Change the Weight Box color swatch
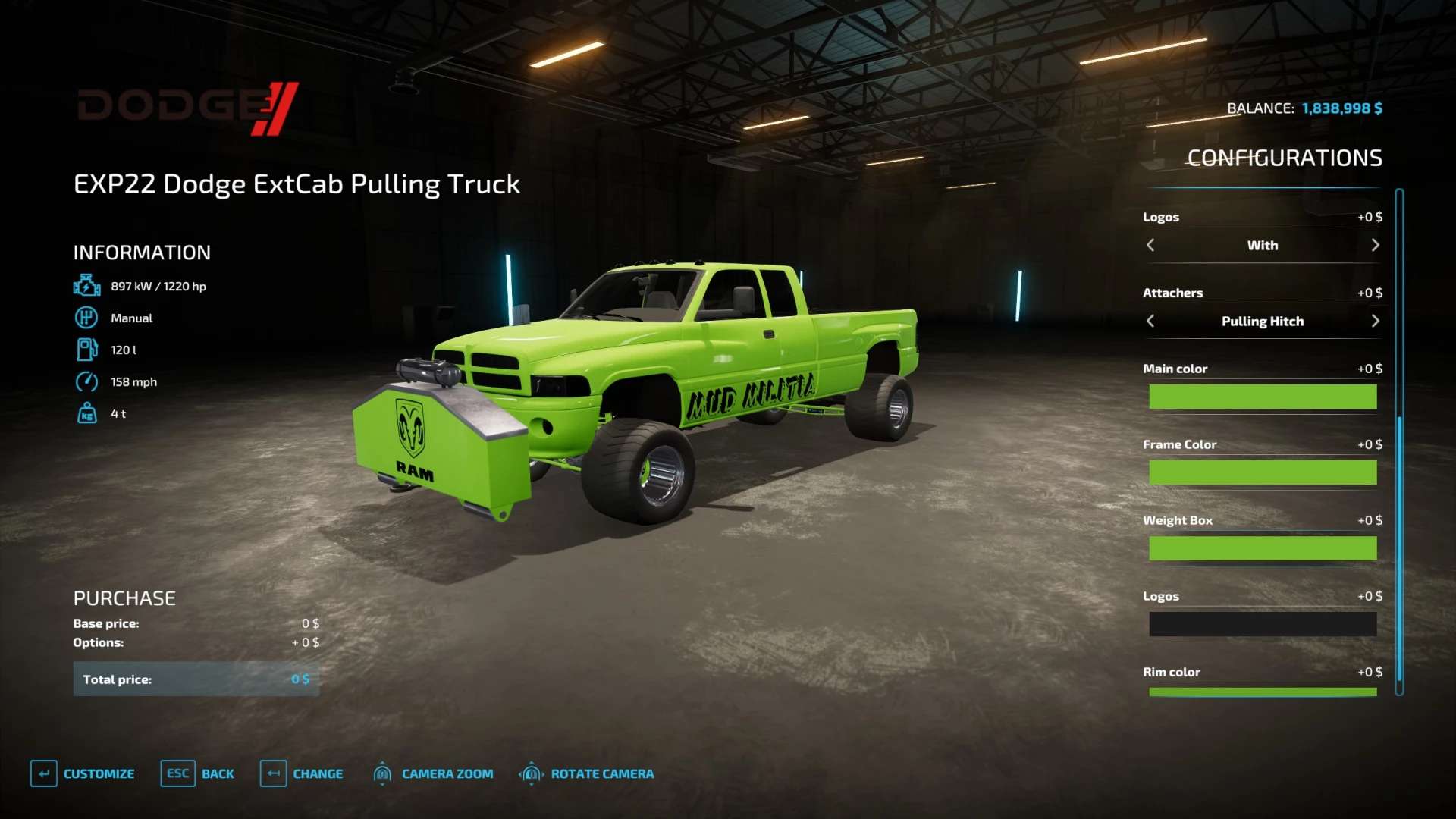This screenshot has height=819, width=1456. point(1262,548)
